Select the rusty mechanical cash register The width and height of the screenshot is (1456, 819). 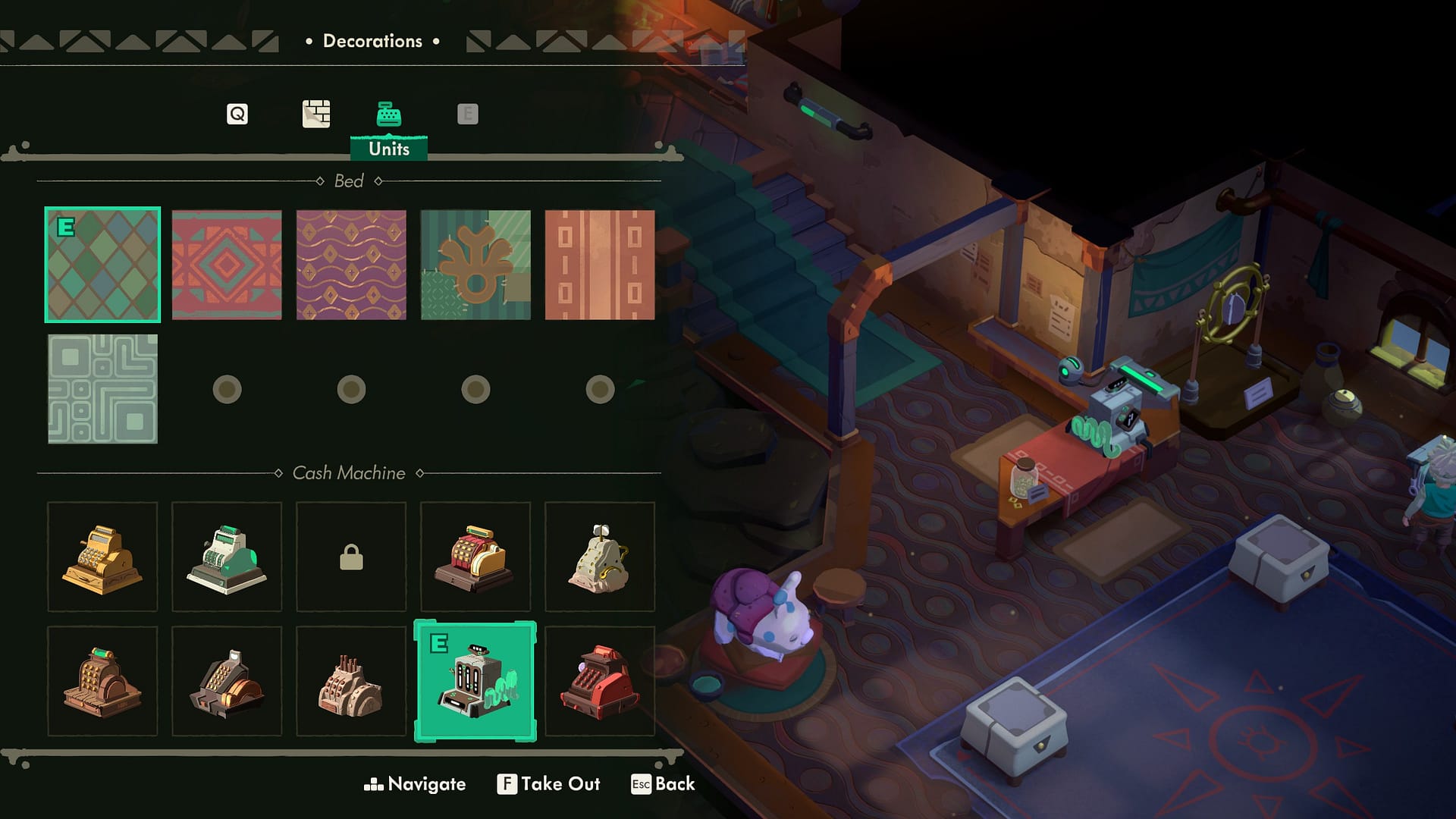pos(351,682)
